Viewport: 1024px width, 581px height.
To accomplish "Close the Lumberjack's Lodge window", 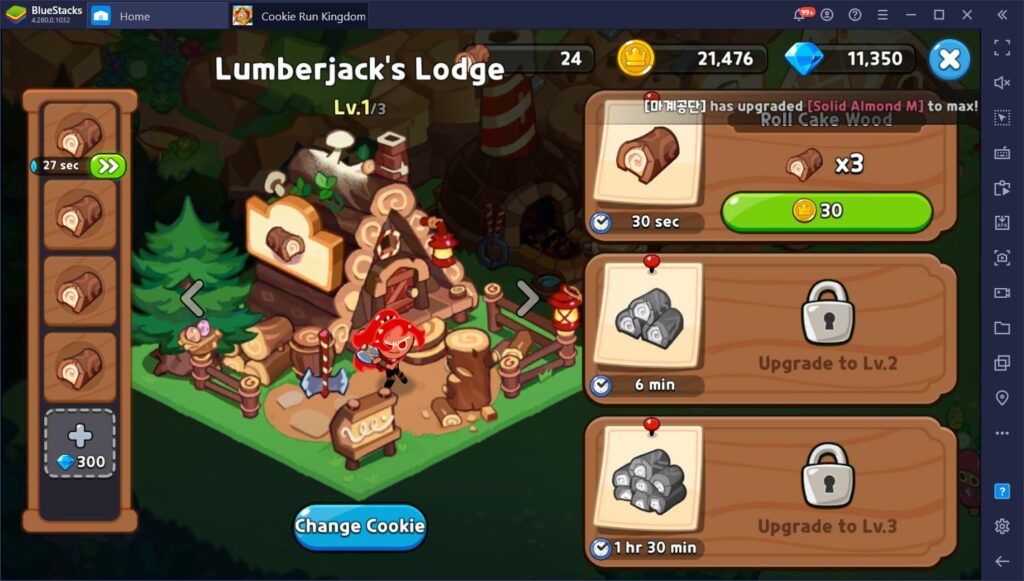I will click(949, 60).
